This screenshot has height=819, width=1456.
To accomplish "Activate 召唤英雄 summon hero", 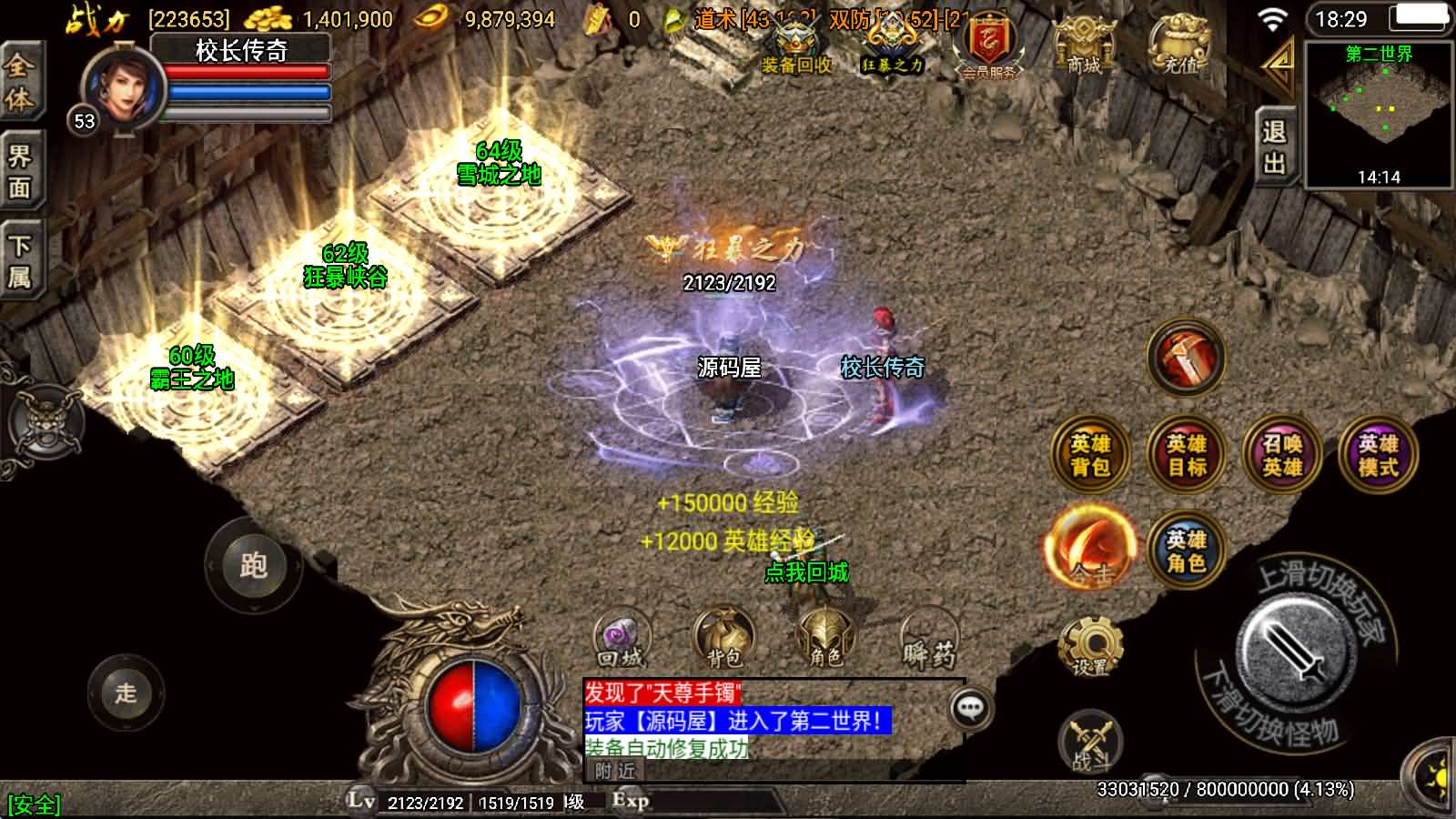I will point(1281,455).
